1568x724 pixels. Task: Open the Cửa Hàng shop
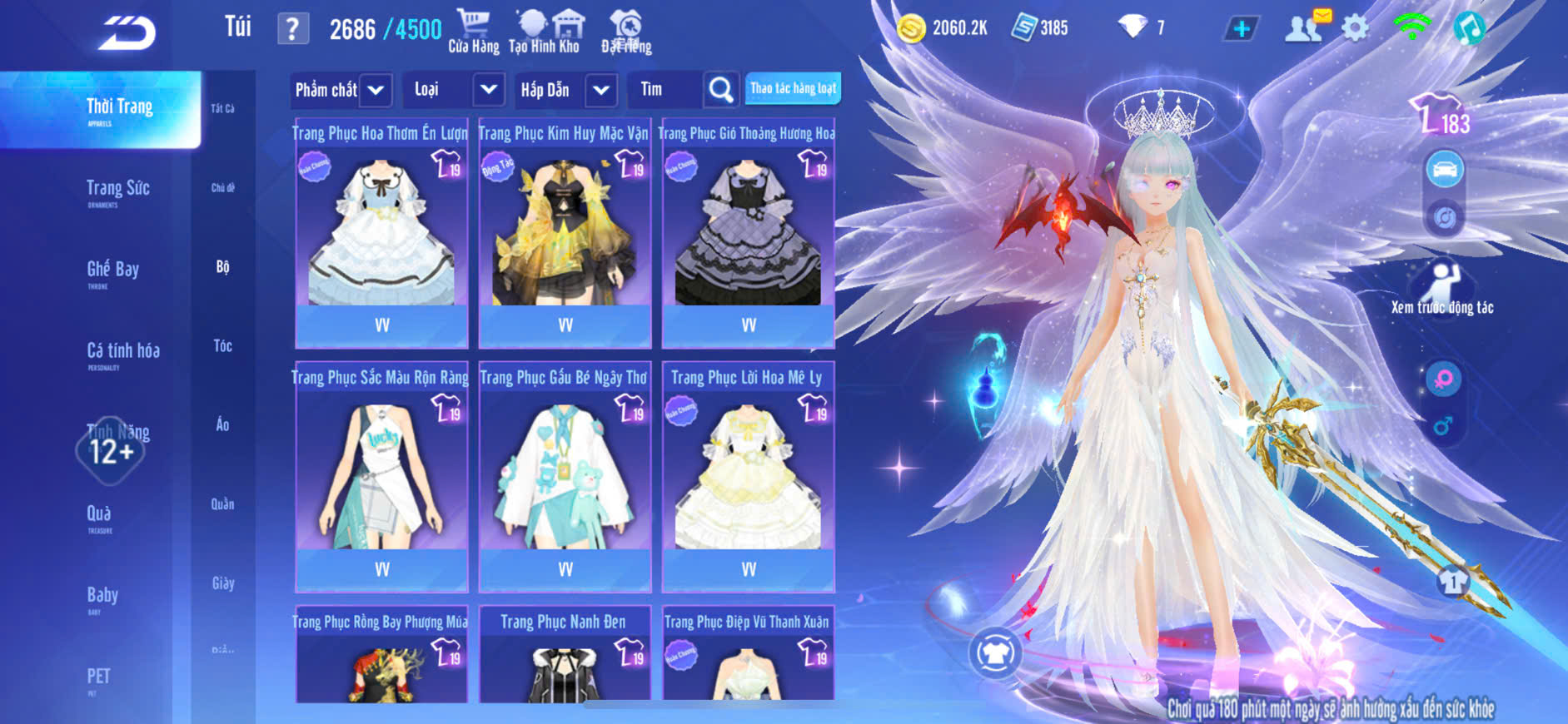coord(473,32)
